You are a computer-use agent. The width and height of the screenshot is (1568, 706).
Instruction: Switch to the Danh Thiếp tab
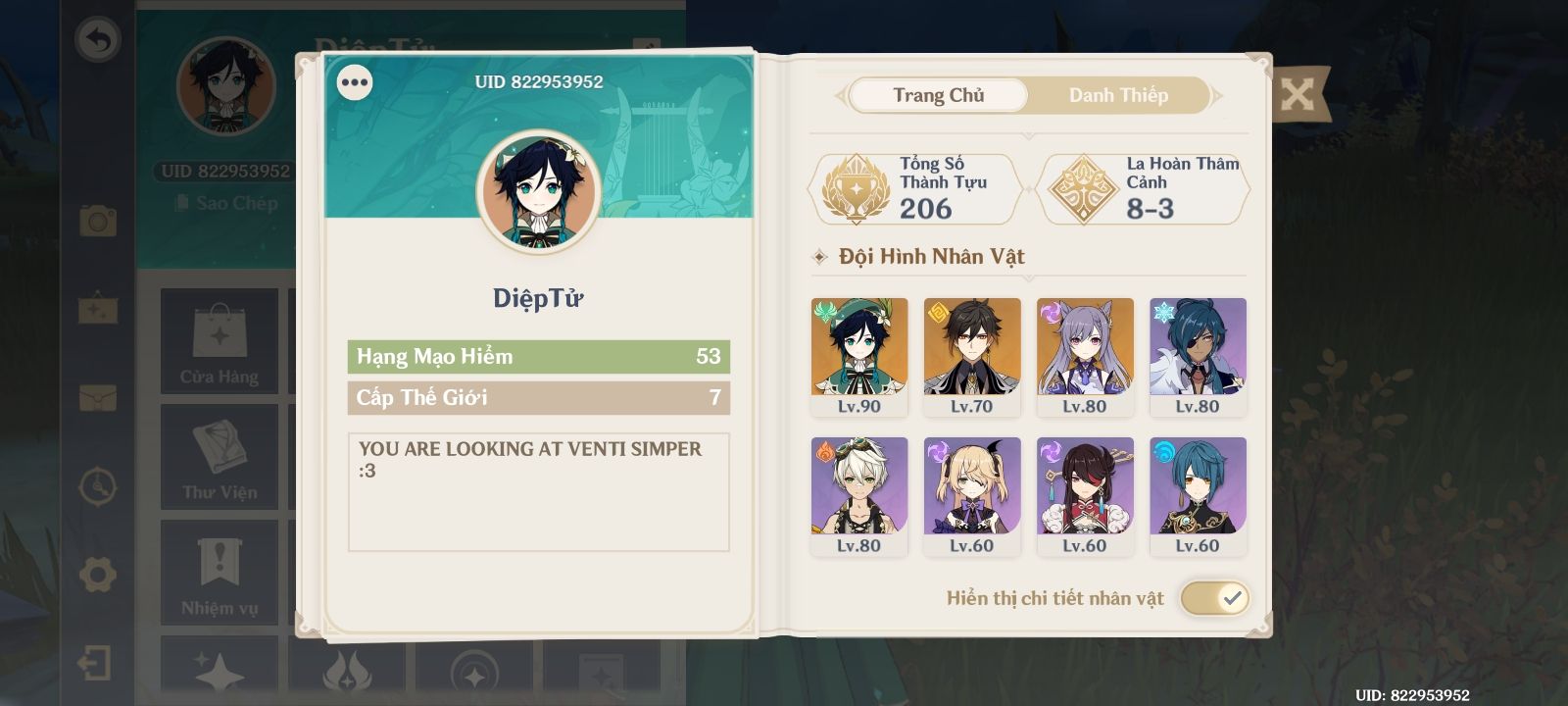[1118, 95]
